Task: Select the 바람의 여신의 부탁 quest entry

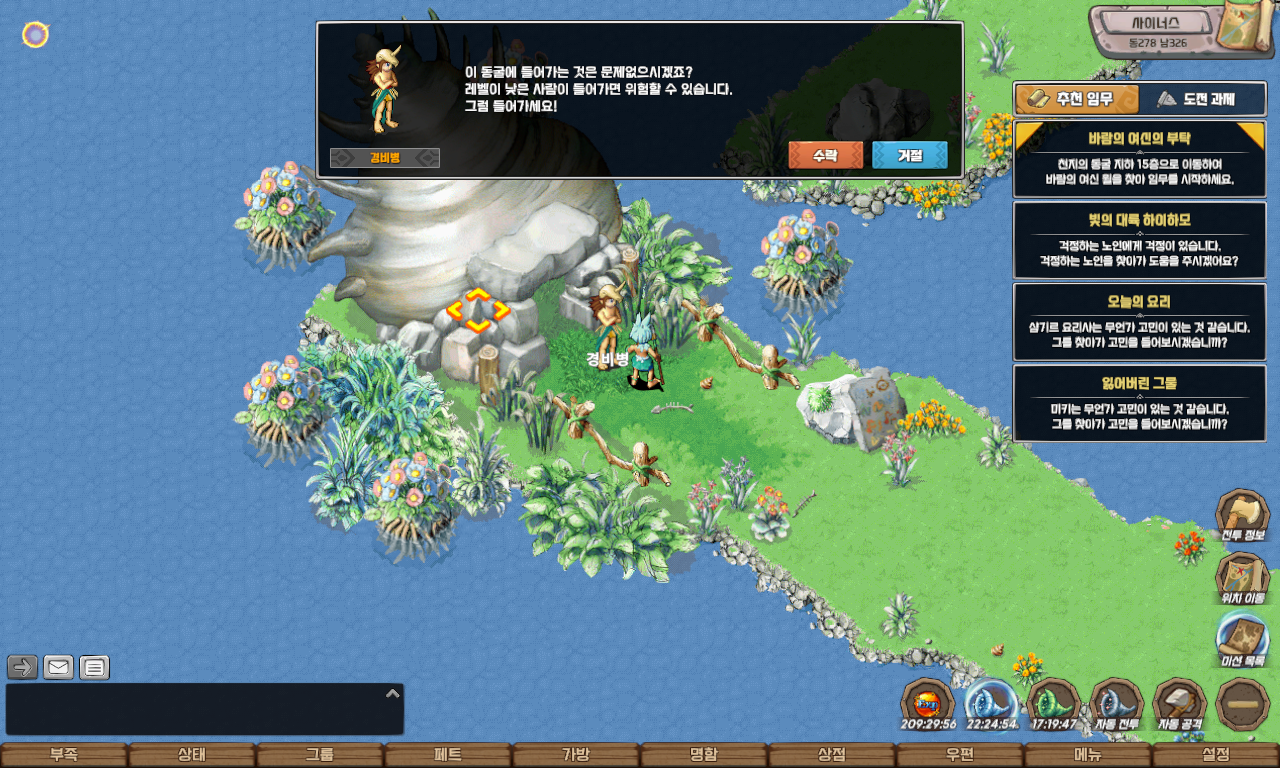Action: (1138, 160)
